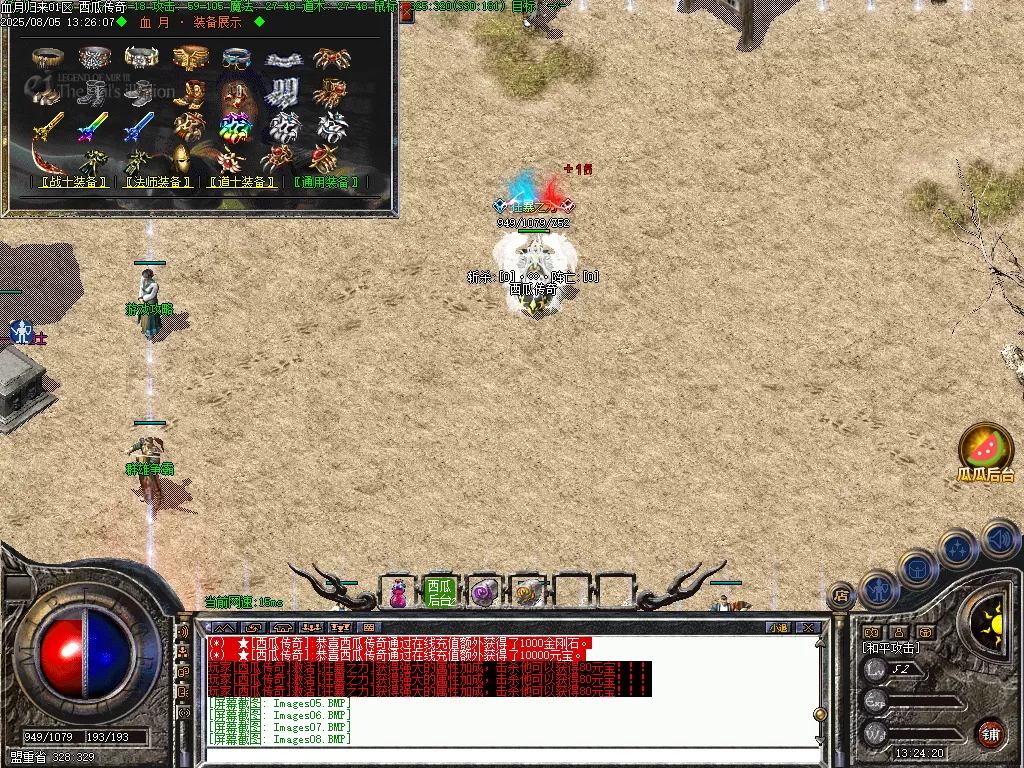Select the green 西瓜后台 hotbar slot
The image size is (1024, 768).
coord(440,592)
